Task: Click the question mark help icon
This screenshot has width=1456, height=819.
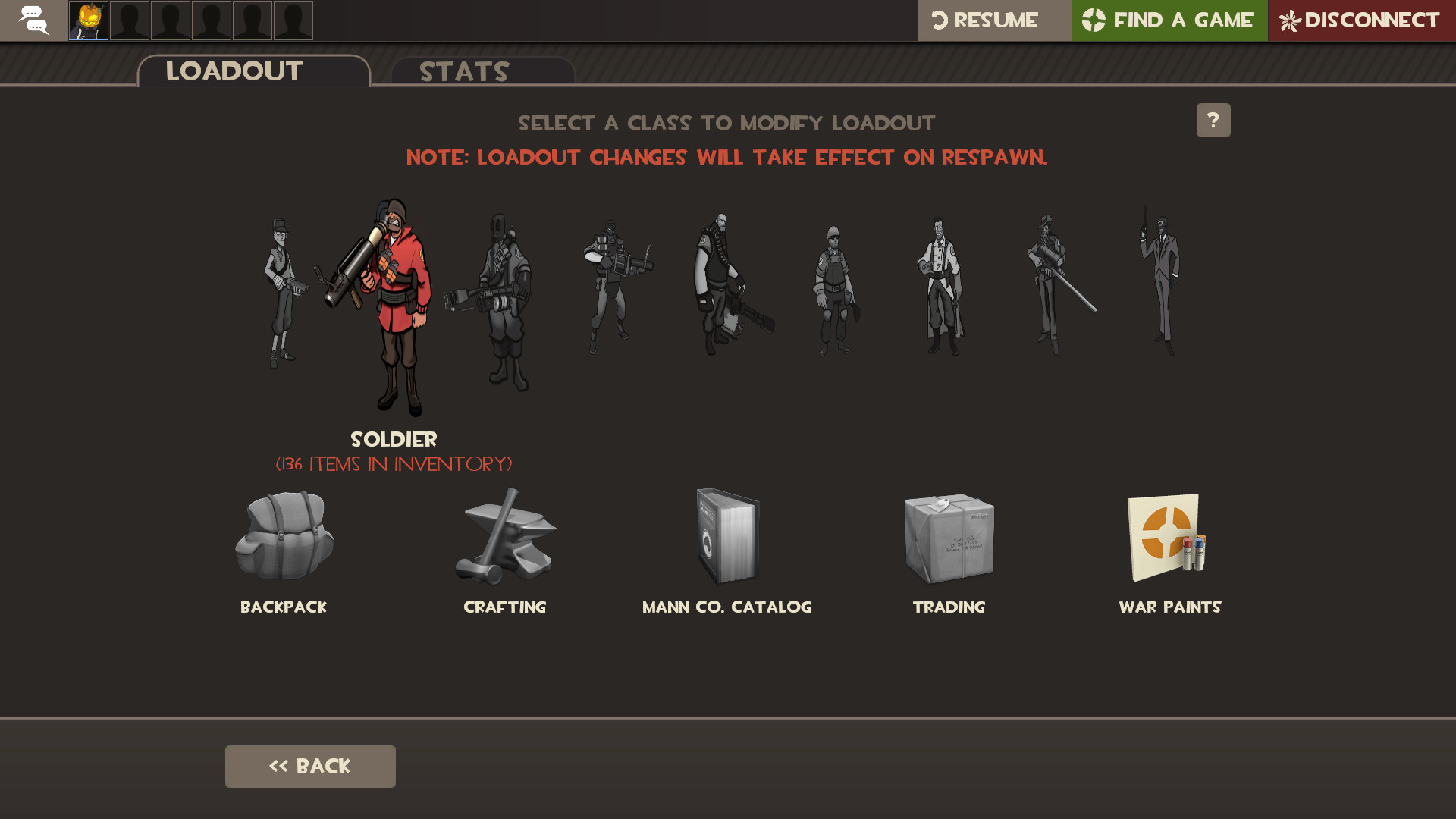Action: click(1213, 120)
